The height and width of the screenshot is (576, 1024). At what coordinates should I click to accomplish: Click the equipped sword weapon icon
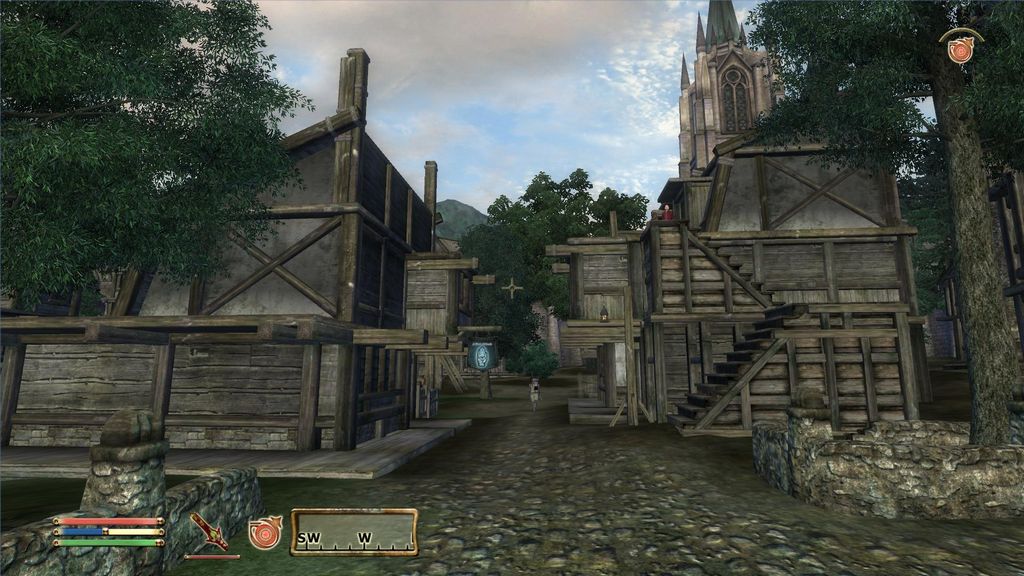209,531
